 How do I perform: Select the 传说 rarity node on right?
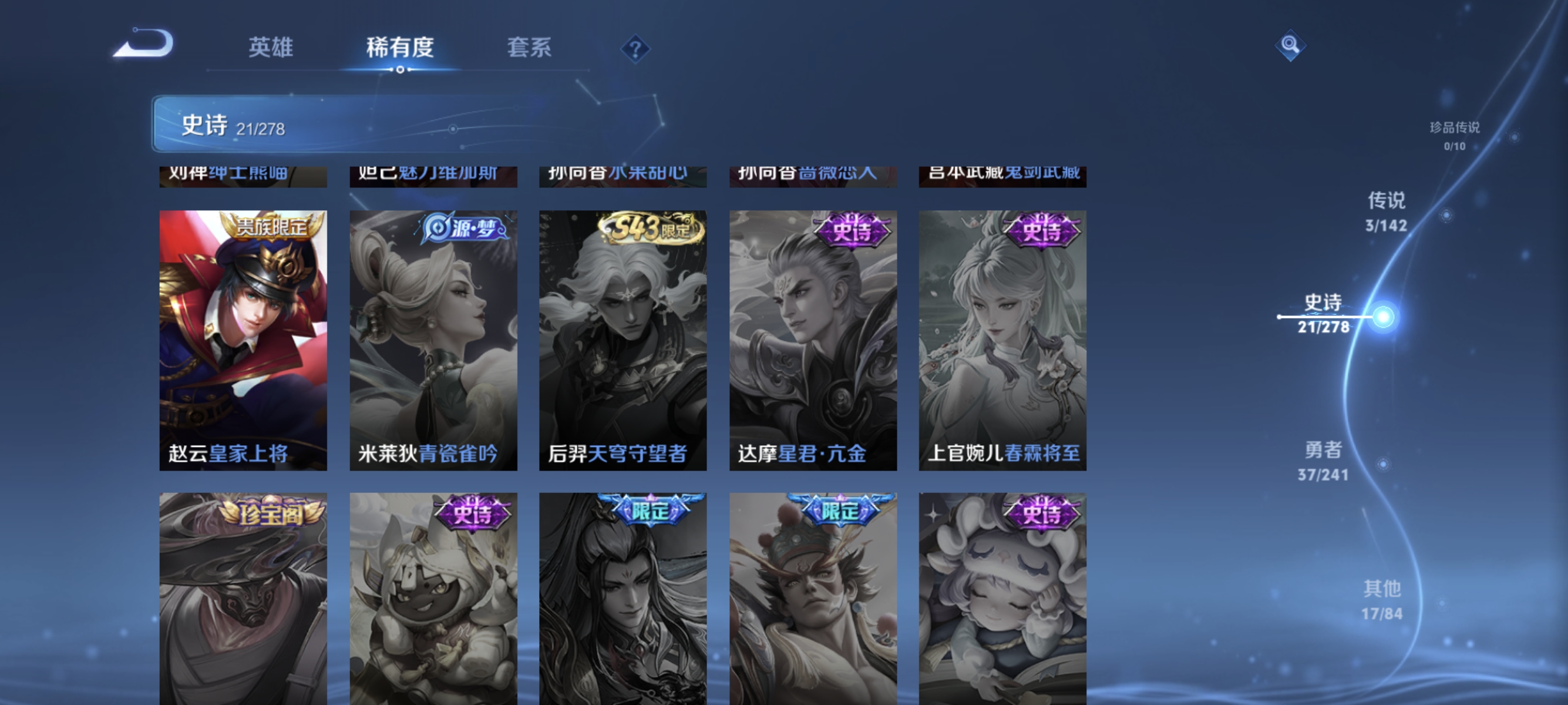1387,211
